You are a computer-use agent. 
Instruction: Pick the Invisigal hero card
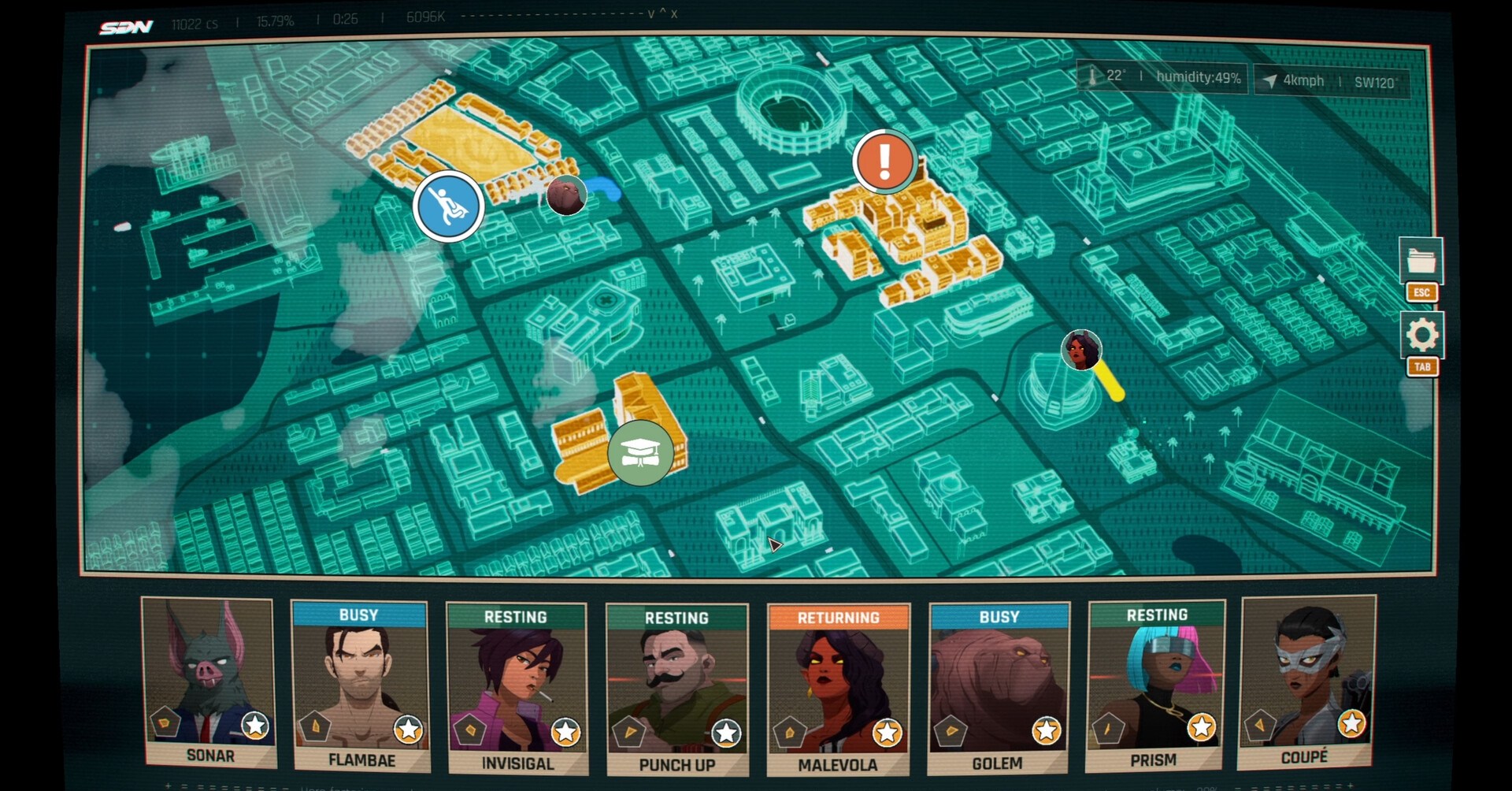517,688
